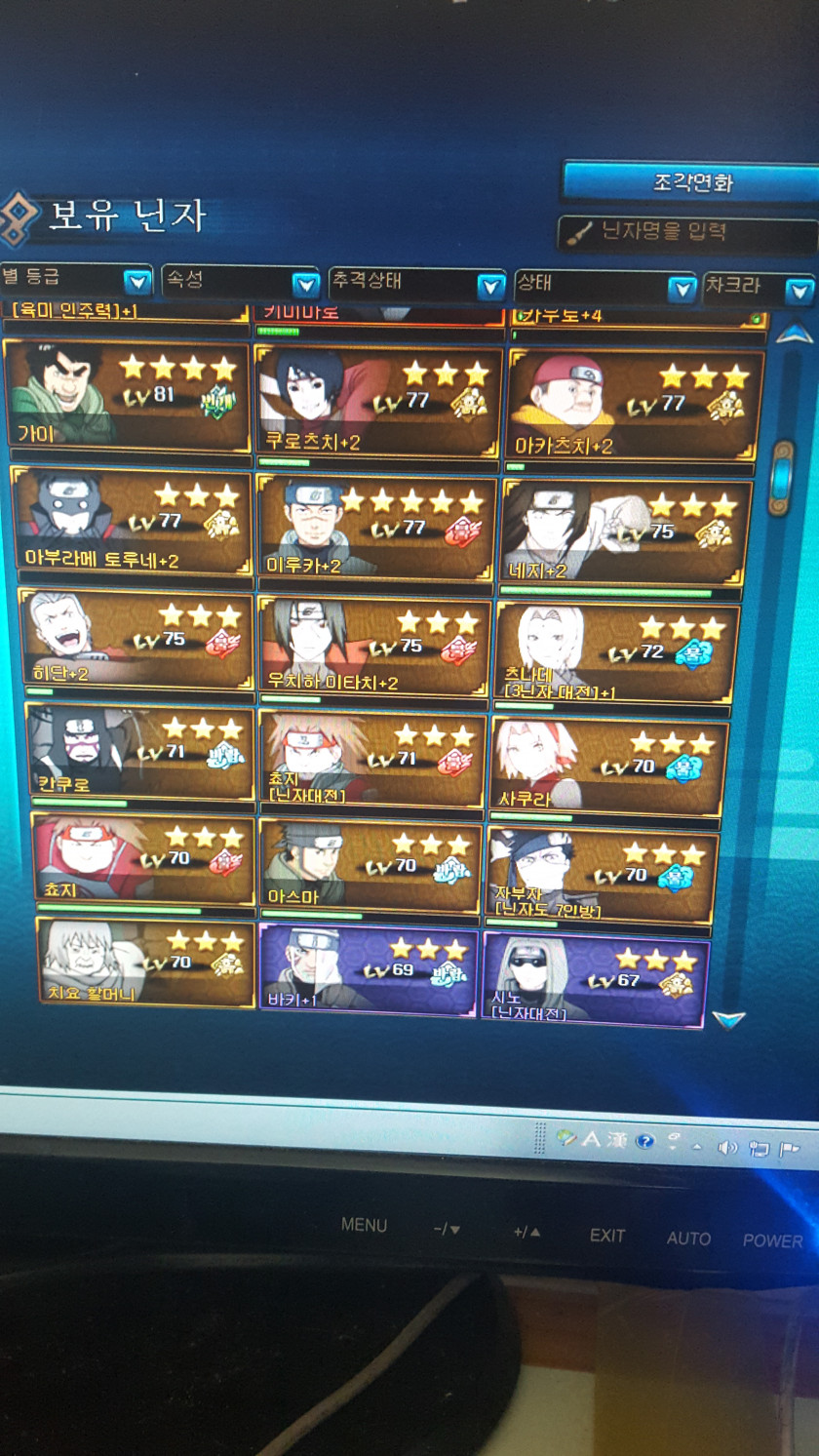The width and height of the screenshot is (819, 1456).
Task: Select the 이루카+2 five-star card
Action: (376, 528)
